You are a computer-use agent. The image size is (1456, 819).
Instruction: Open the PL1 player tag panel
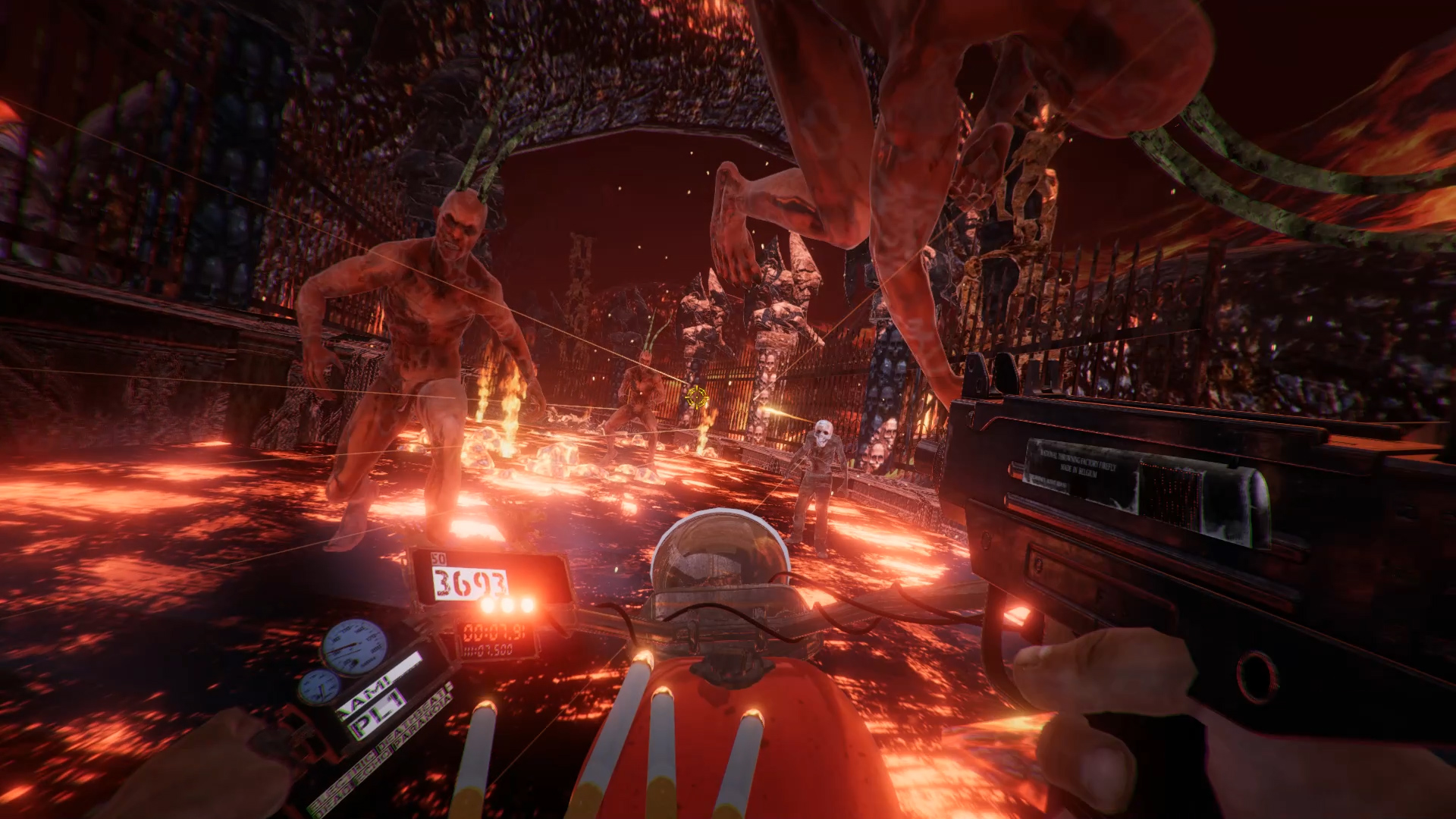point(378,715)
